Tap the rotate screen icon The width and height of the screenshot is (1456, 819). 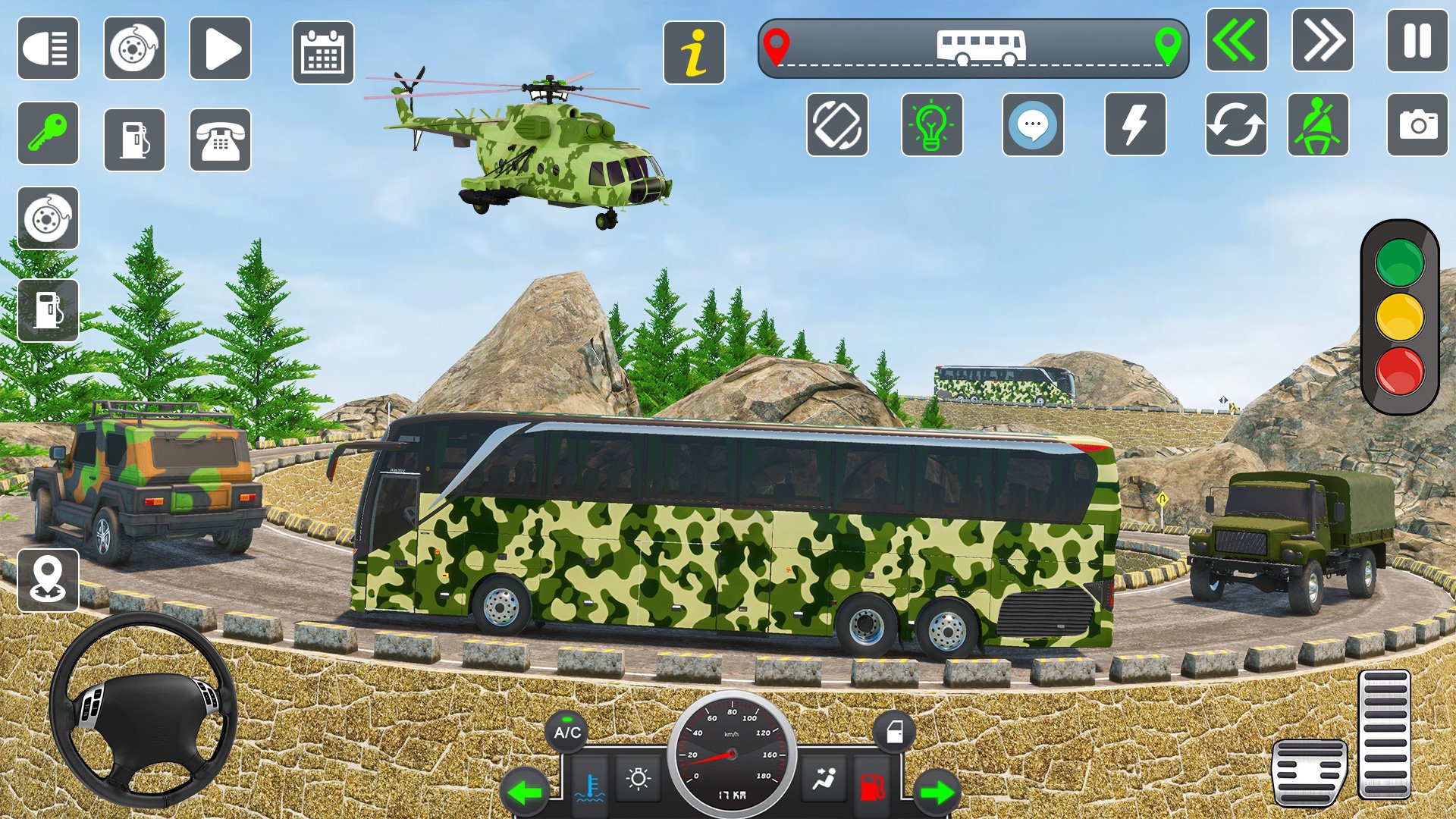click(837, 125)
